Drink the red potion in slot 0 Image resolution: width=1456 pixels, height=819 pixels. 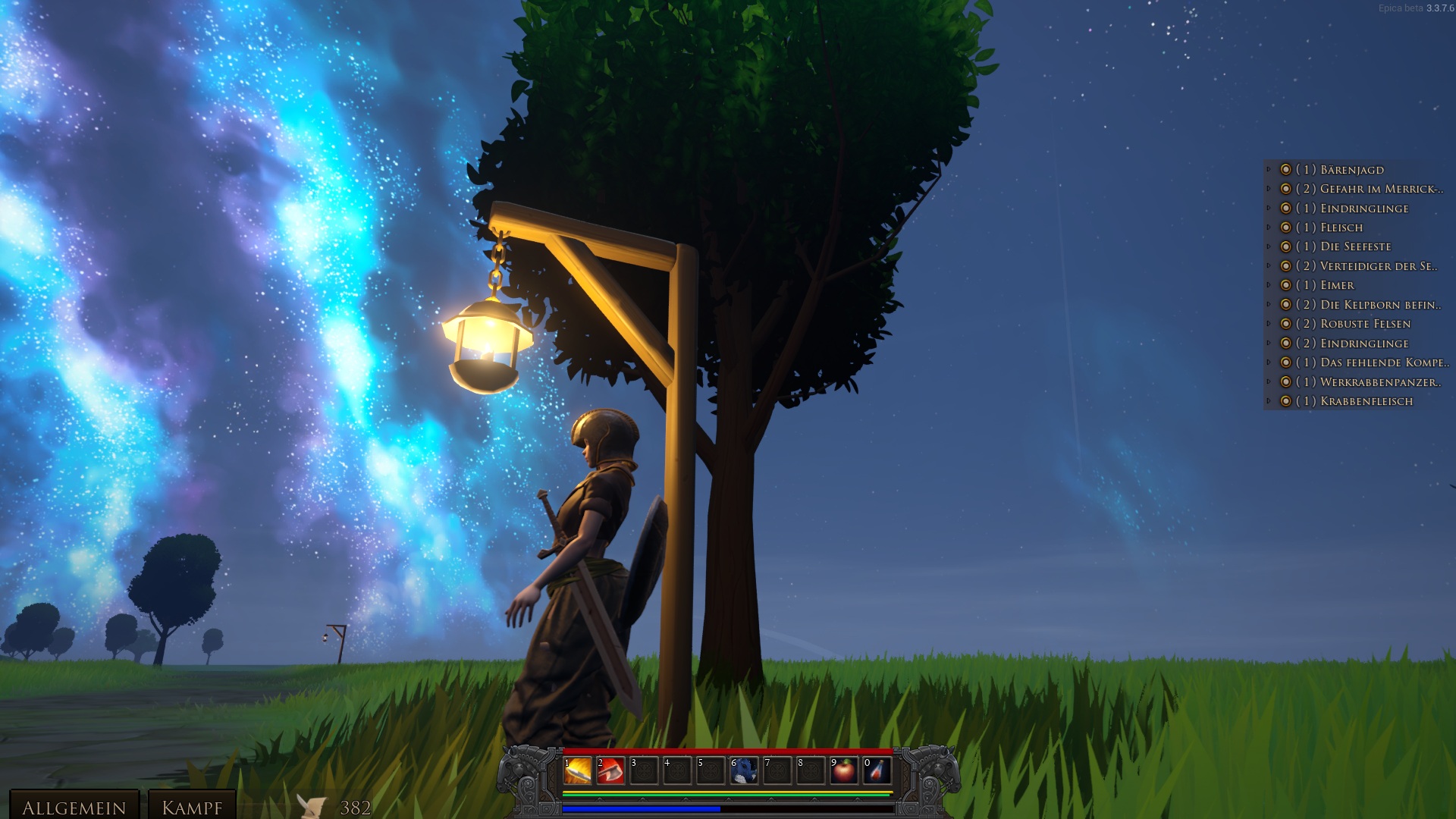[x=877, y=770]
